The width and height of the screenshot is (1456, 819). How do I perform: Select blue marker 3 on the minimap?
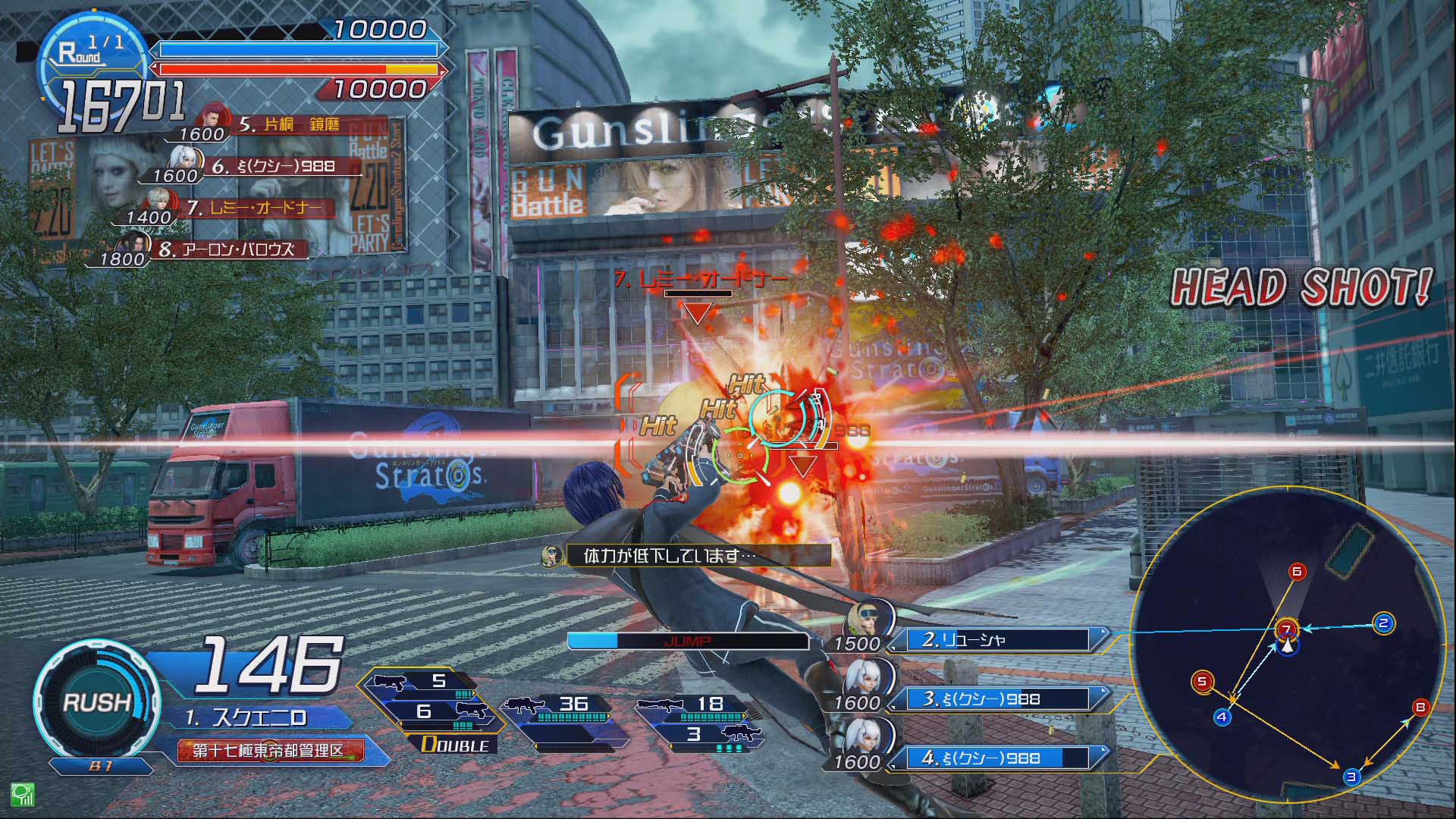1351,777
